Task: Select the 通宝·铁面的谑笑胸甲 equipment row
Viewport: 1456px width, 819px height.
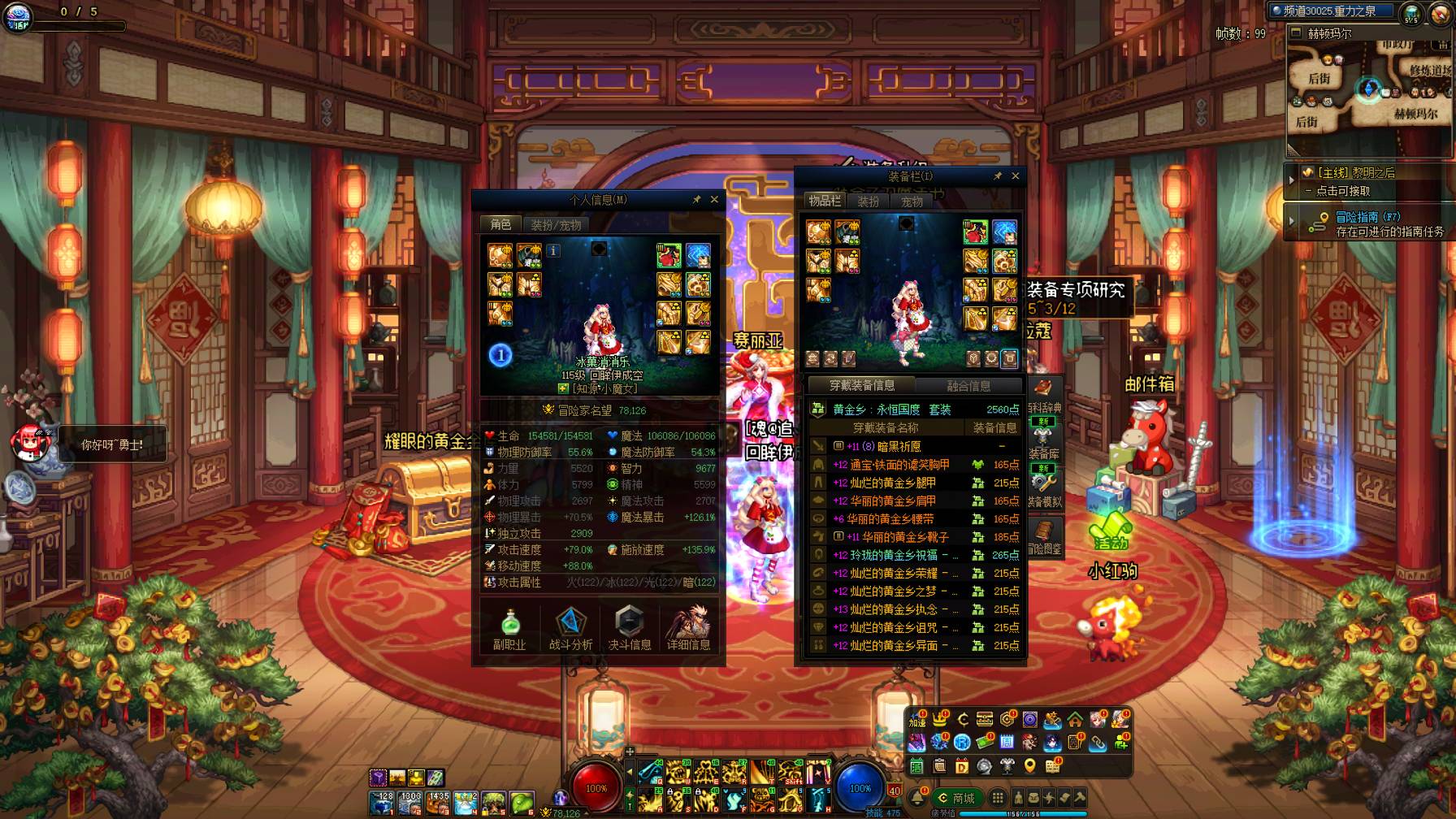Action: click(x=899, y=465)
